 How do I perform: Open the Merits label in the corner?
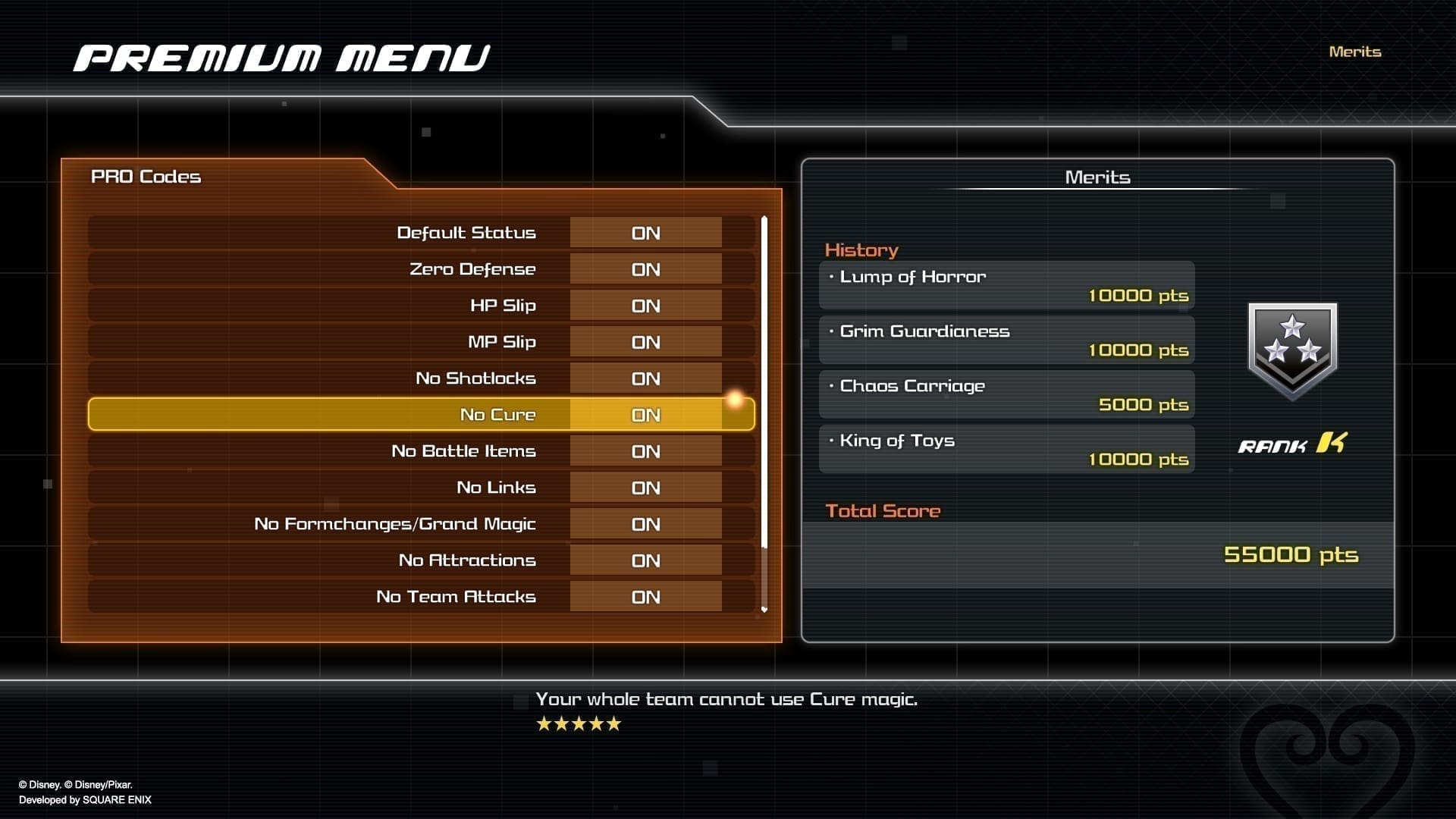click(1354, 52)
